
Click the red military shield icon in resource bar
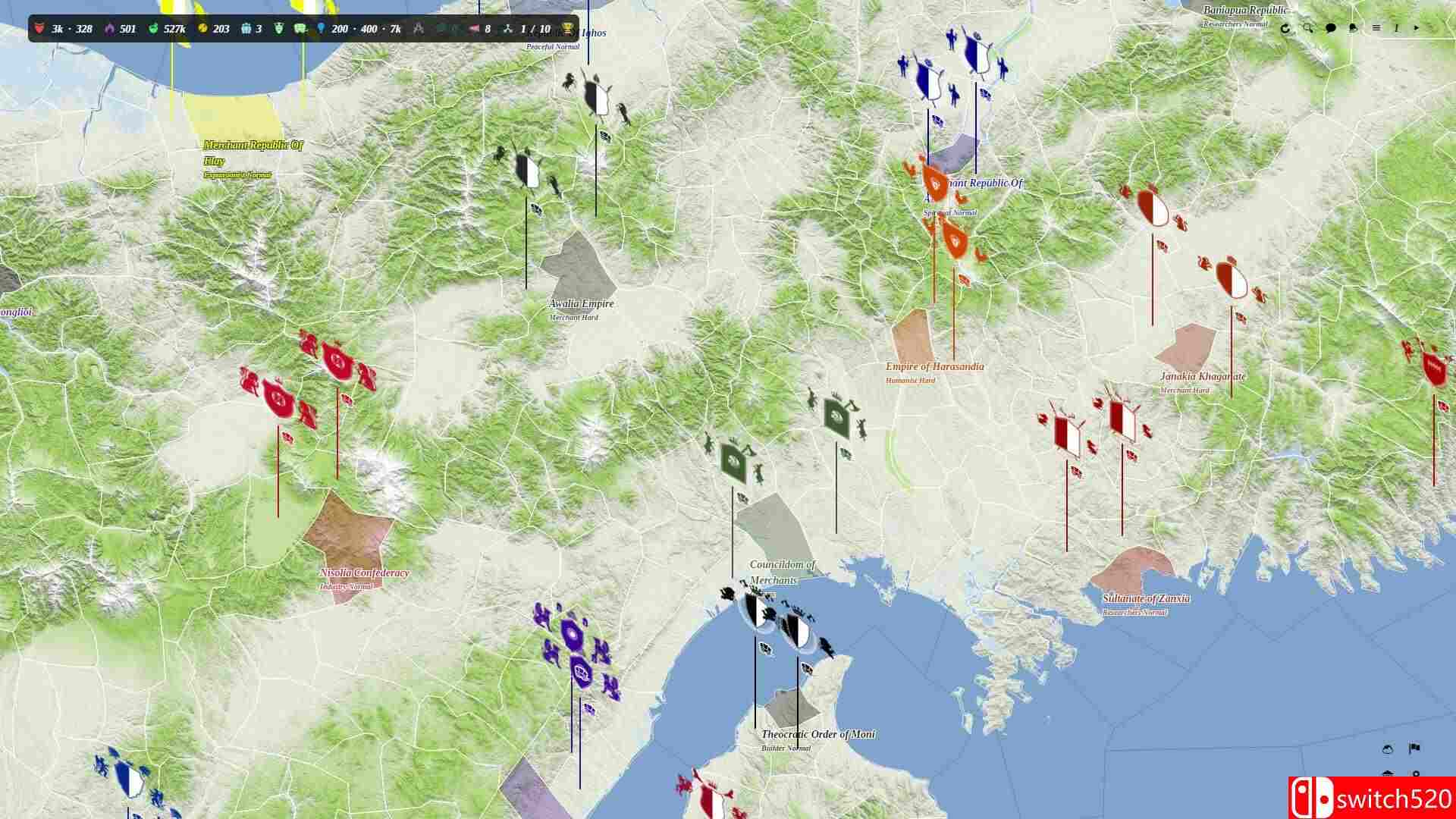[x=39, y=30]
